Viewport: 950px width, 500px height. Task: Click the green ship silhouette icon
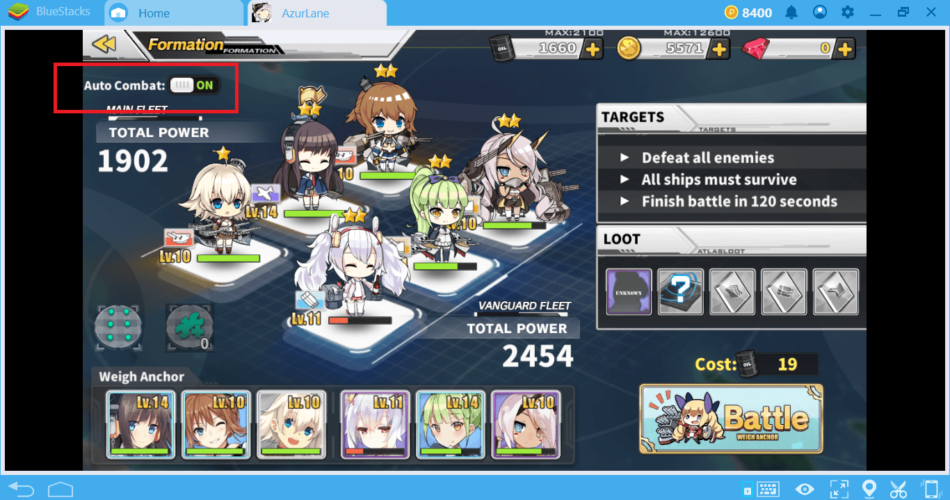click(187, 326)
